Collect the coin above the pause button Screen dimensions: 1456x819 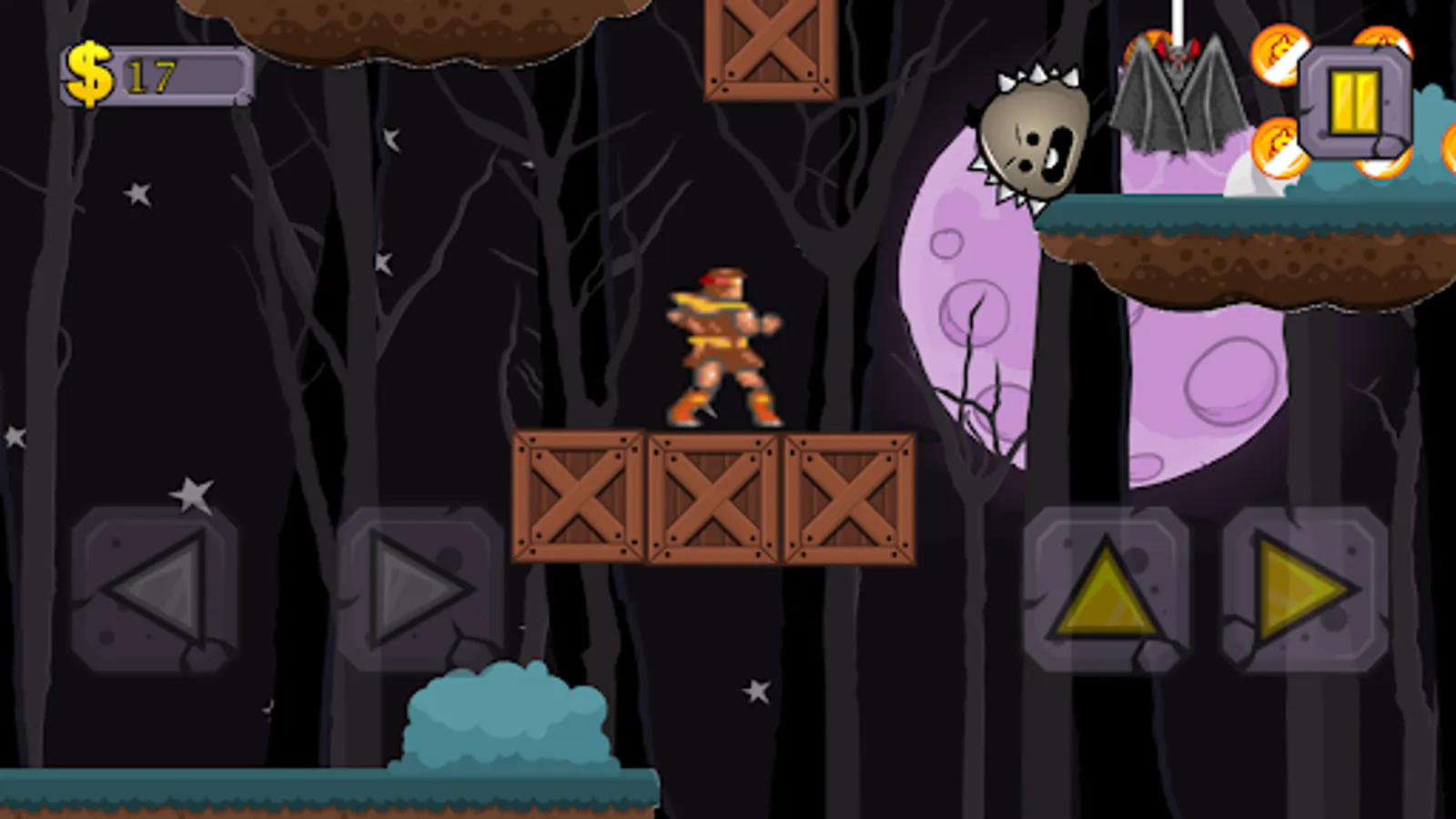click(x=1381, y=42)
